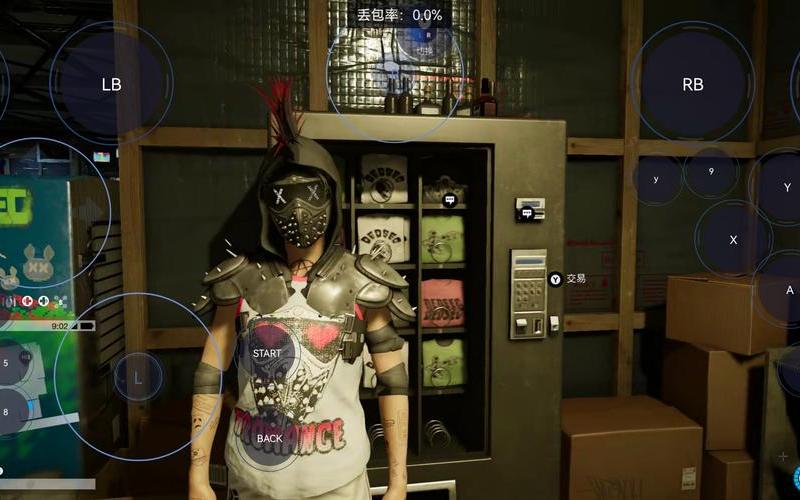Tap the RB virtual shoulder button

tap(692, 84)
